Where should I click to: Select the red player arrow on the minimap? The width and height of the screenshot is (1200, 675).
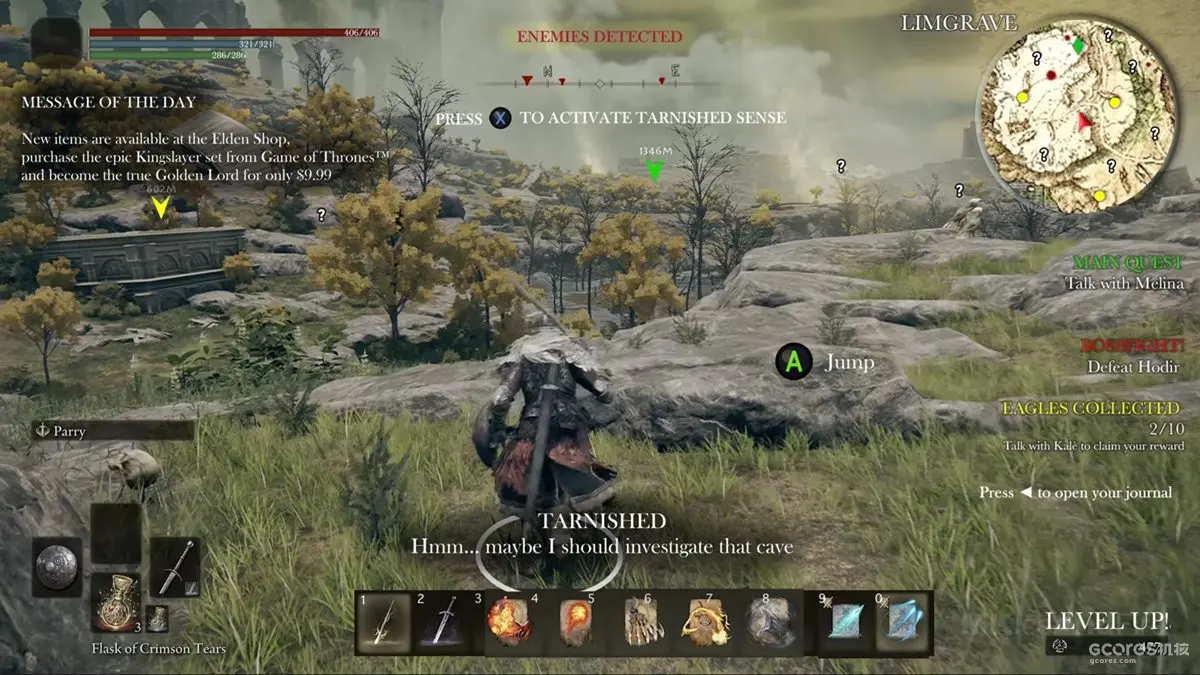pos(1085,122)
